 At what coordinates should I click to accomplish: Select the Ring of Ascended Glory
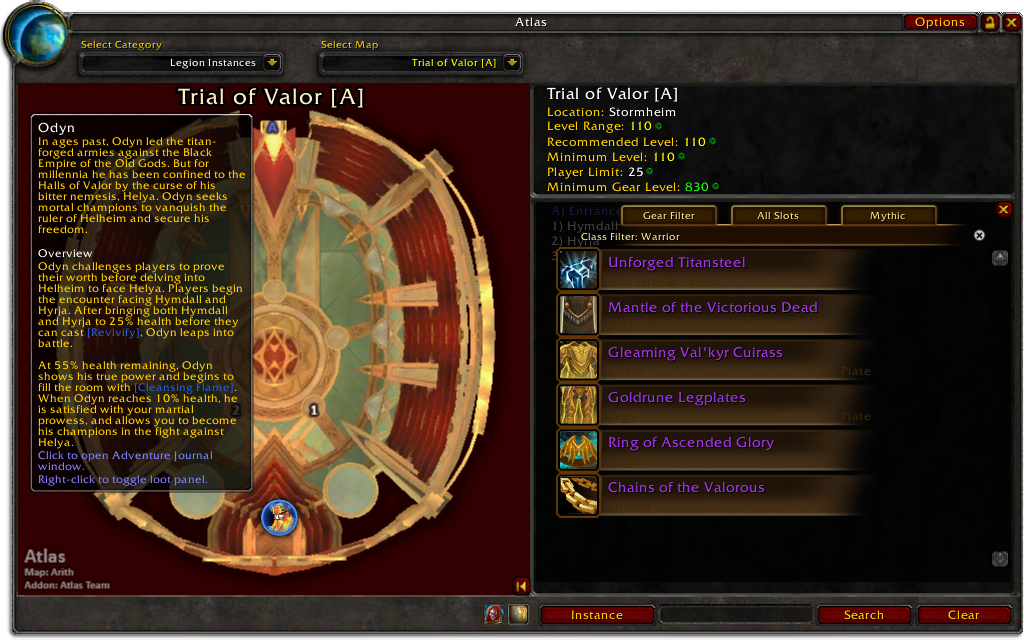coord(690,443)
